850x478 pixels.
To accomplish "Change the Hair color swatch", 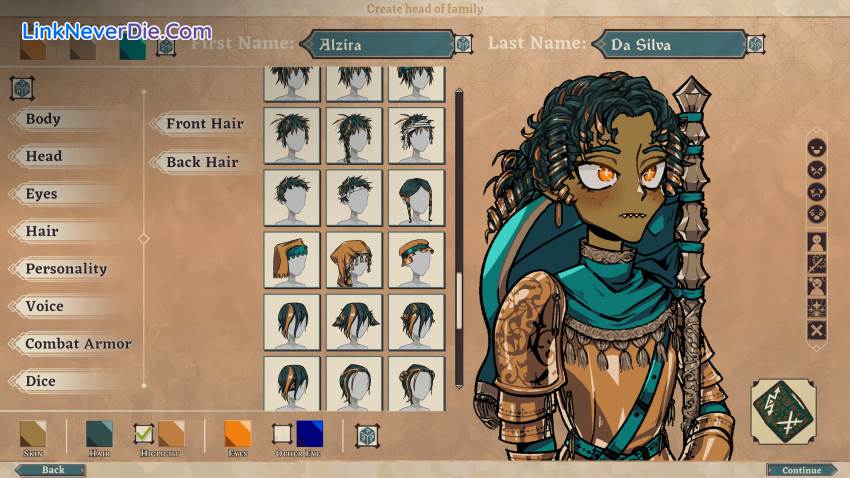I will tap(99, 434).
